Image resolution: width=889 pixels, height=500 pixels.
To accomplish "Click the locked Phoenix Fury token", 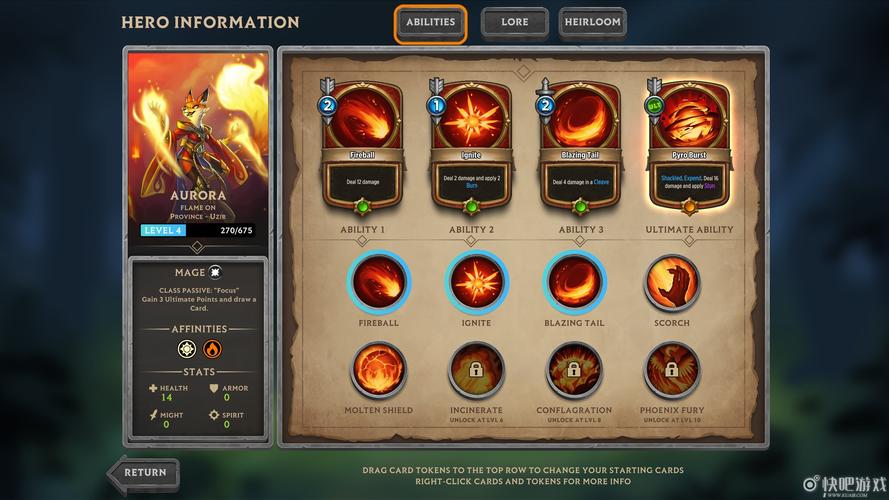I will (x=672, y=371).
